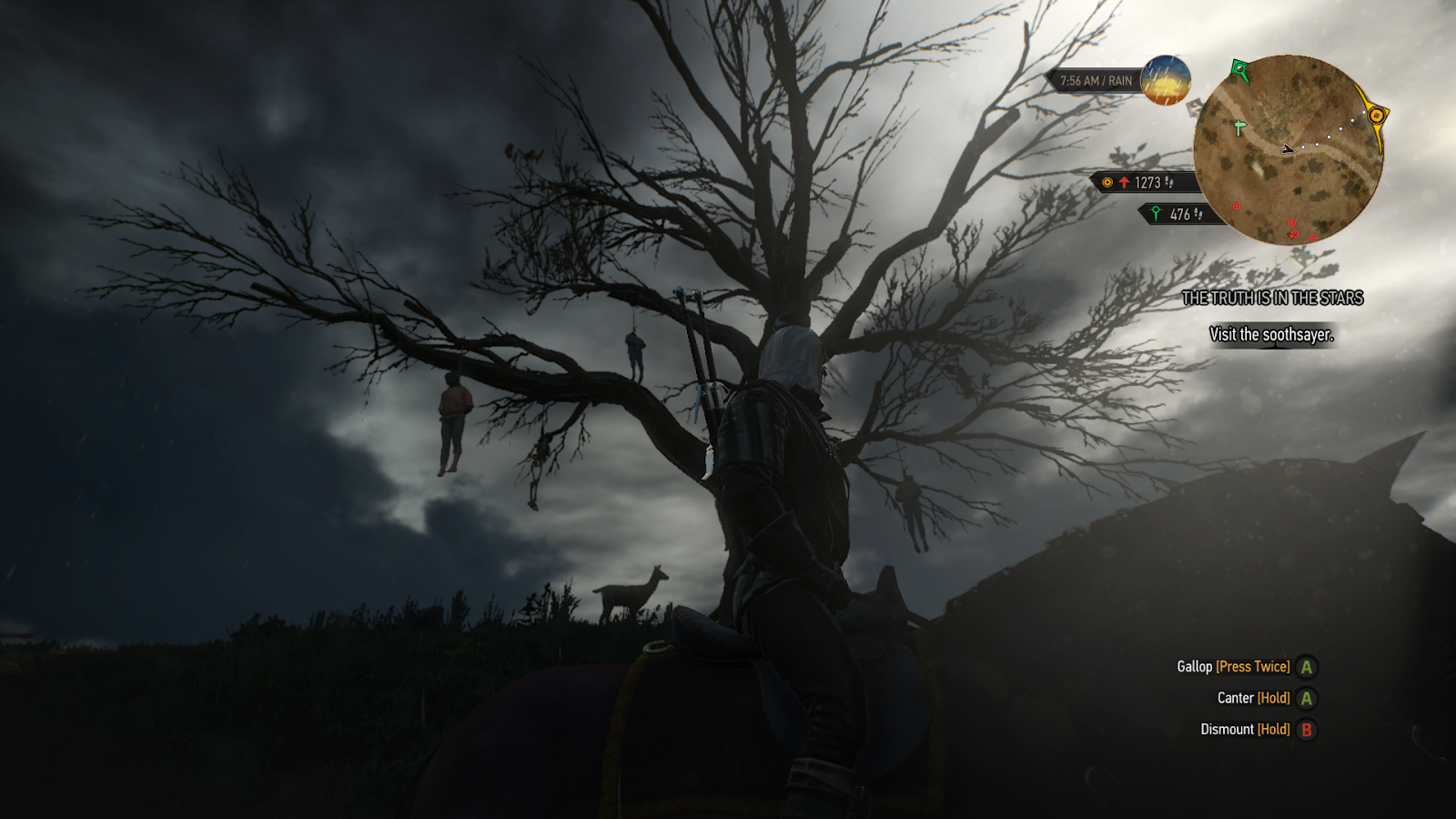Viewport: 1456px width, 819px height.
Task: Expand the 476 experience plaque
Action: 1179,214
